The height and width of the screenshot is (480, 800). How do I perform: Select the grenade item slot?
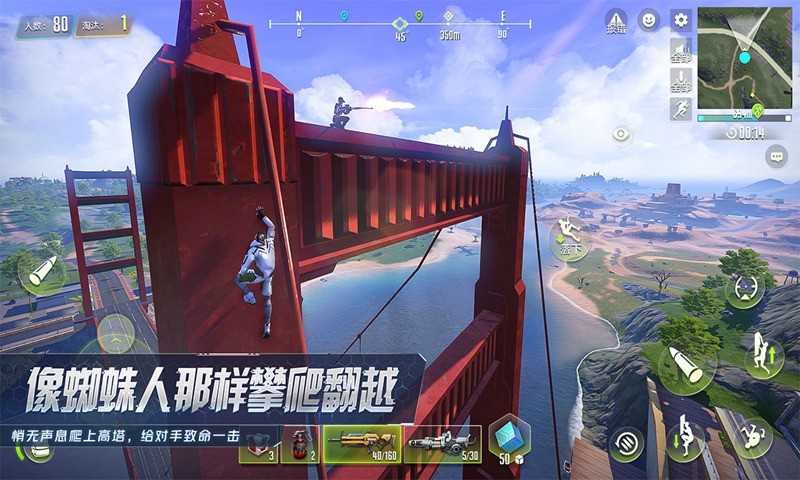tap(298, 443)
